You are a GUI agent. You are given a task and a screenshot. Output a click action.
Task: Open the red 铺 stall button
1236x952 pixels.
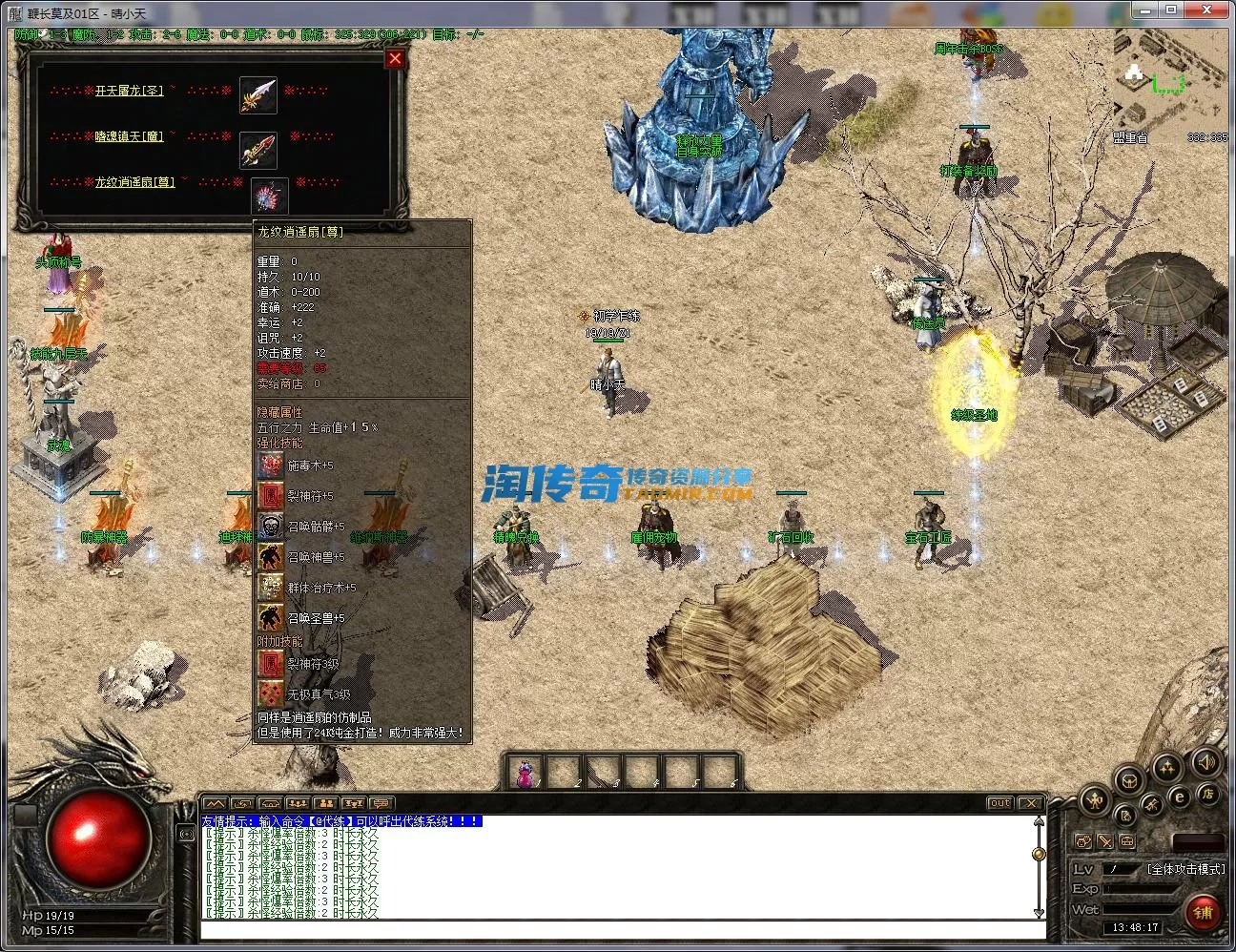(x=1204, y=912)
